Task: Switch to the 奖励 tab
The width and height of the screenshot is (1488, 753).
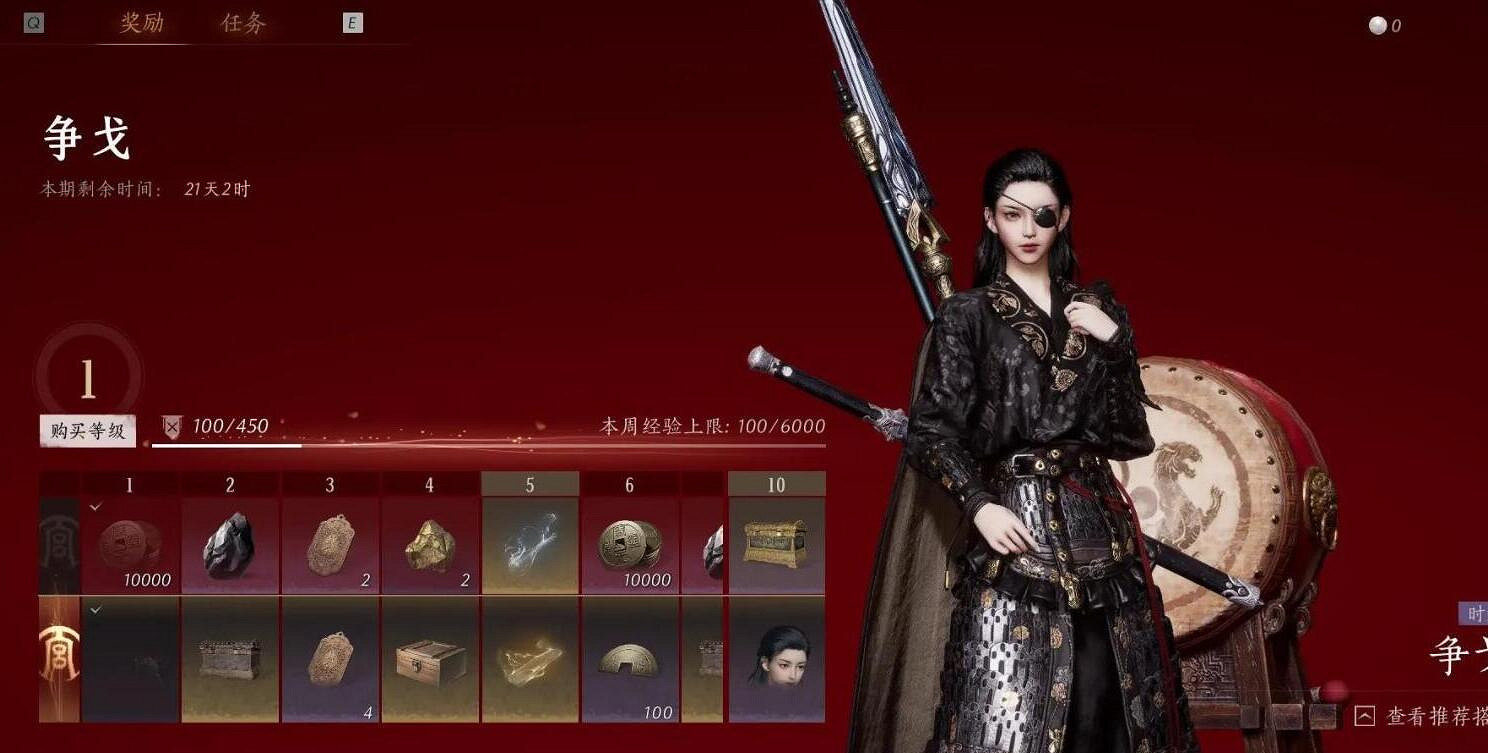Action: coord(140,22)
